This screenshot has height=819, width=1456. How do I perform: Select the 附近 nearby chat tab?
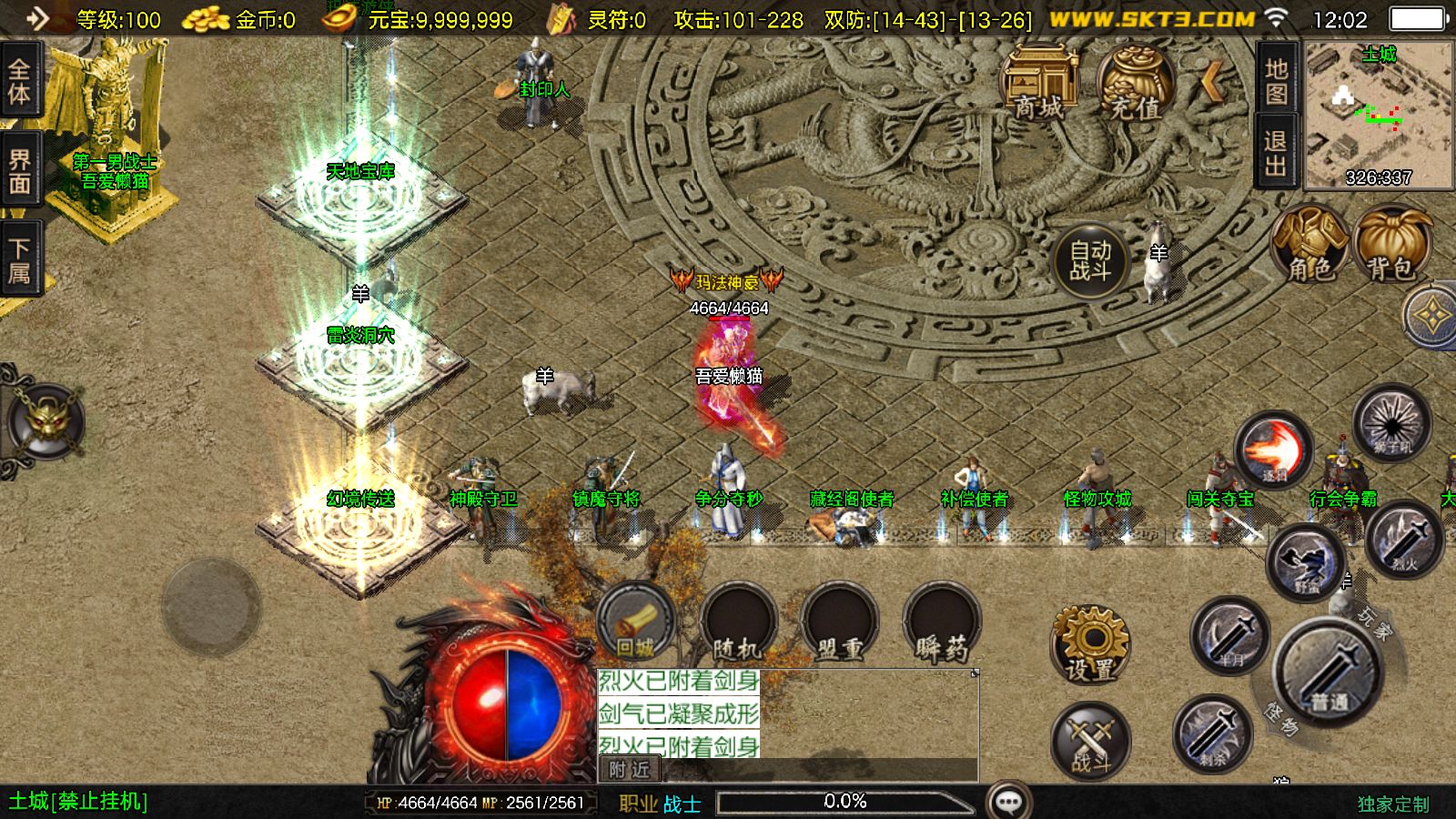630,770
